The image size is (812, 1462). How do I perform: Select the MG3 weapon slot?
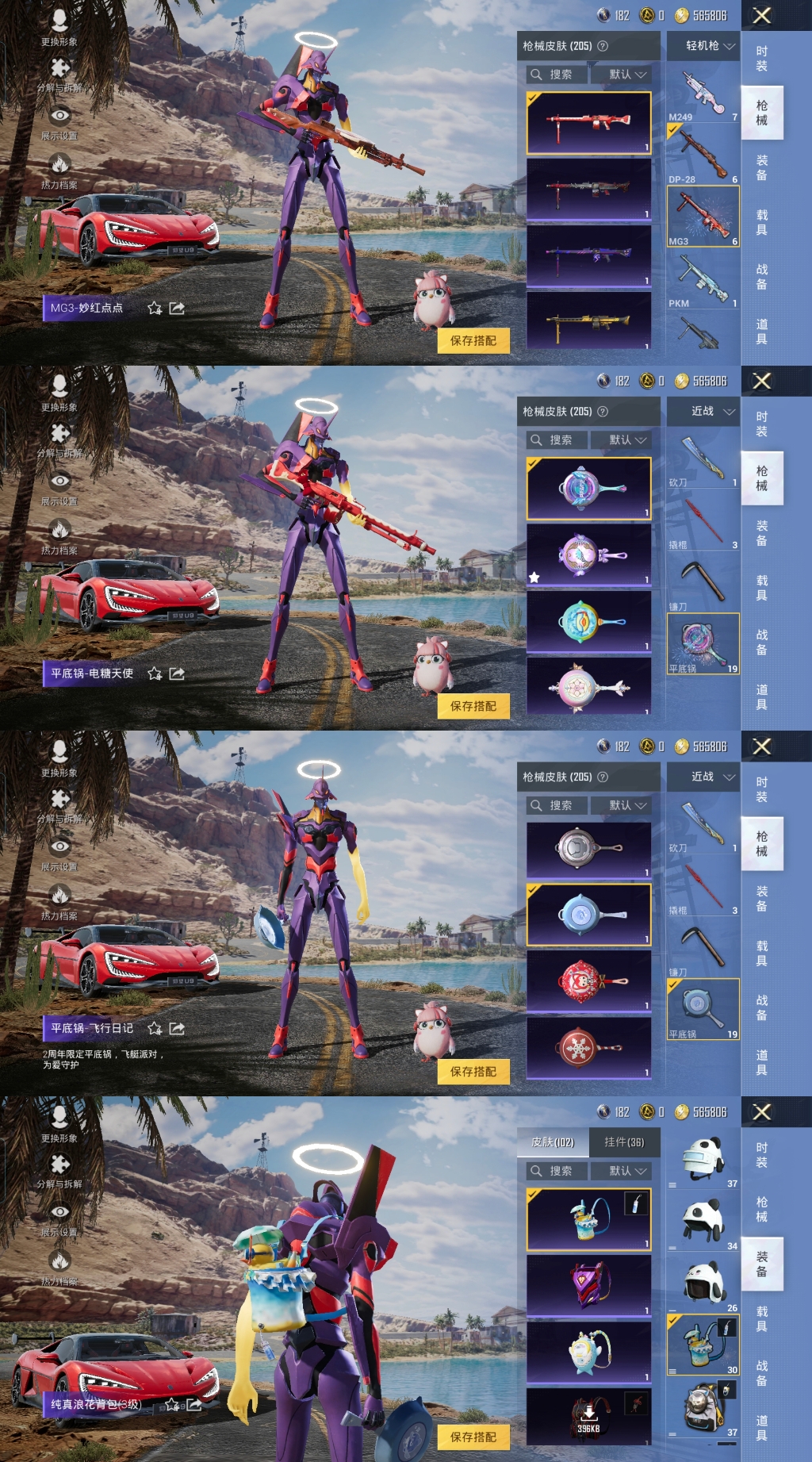(703, 217)
